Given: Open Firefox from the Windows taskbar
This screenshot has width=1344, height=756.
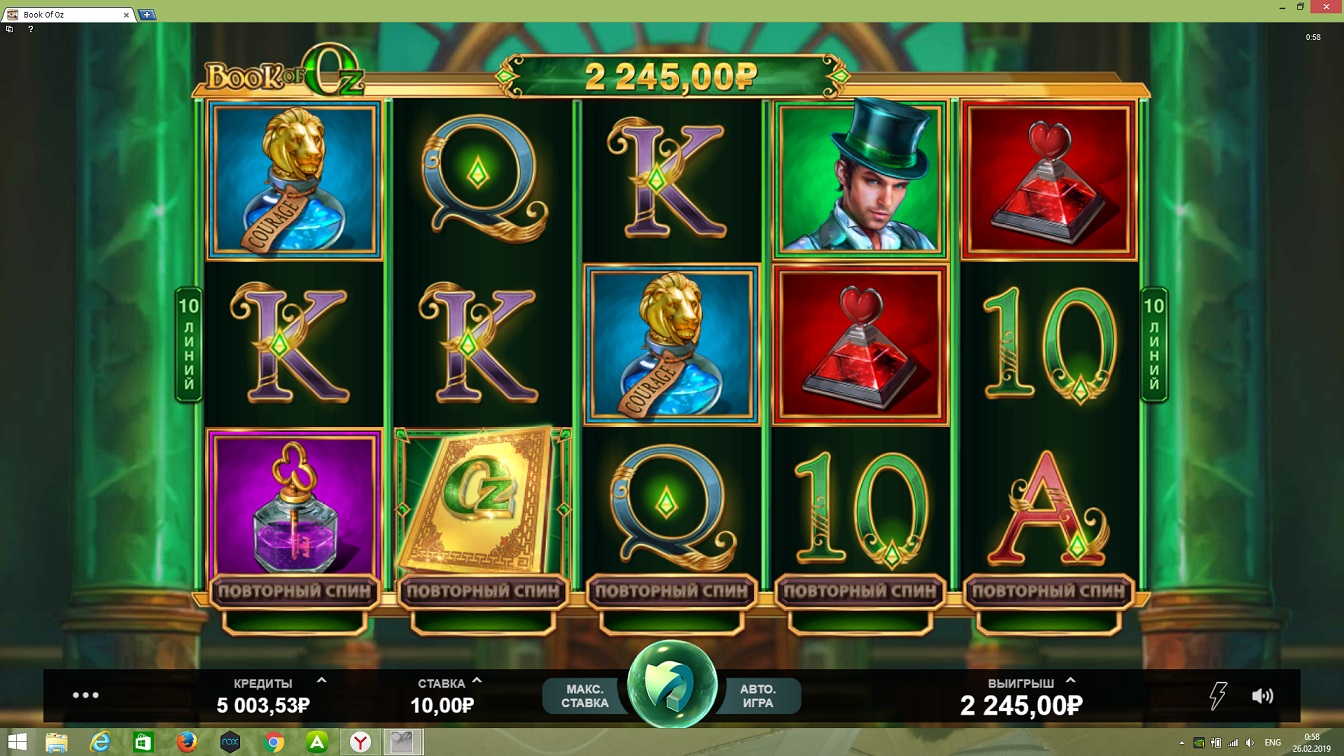Looking at the screenshot, I should pyautogui.click(x=186, y=742).
